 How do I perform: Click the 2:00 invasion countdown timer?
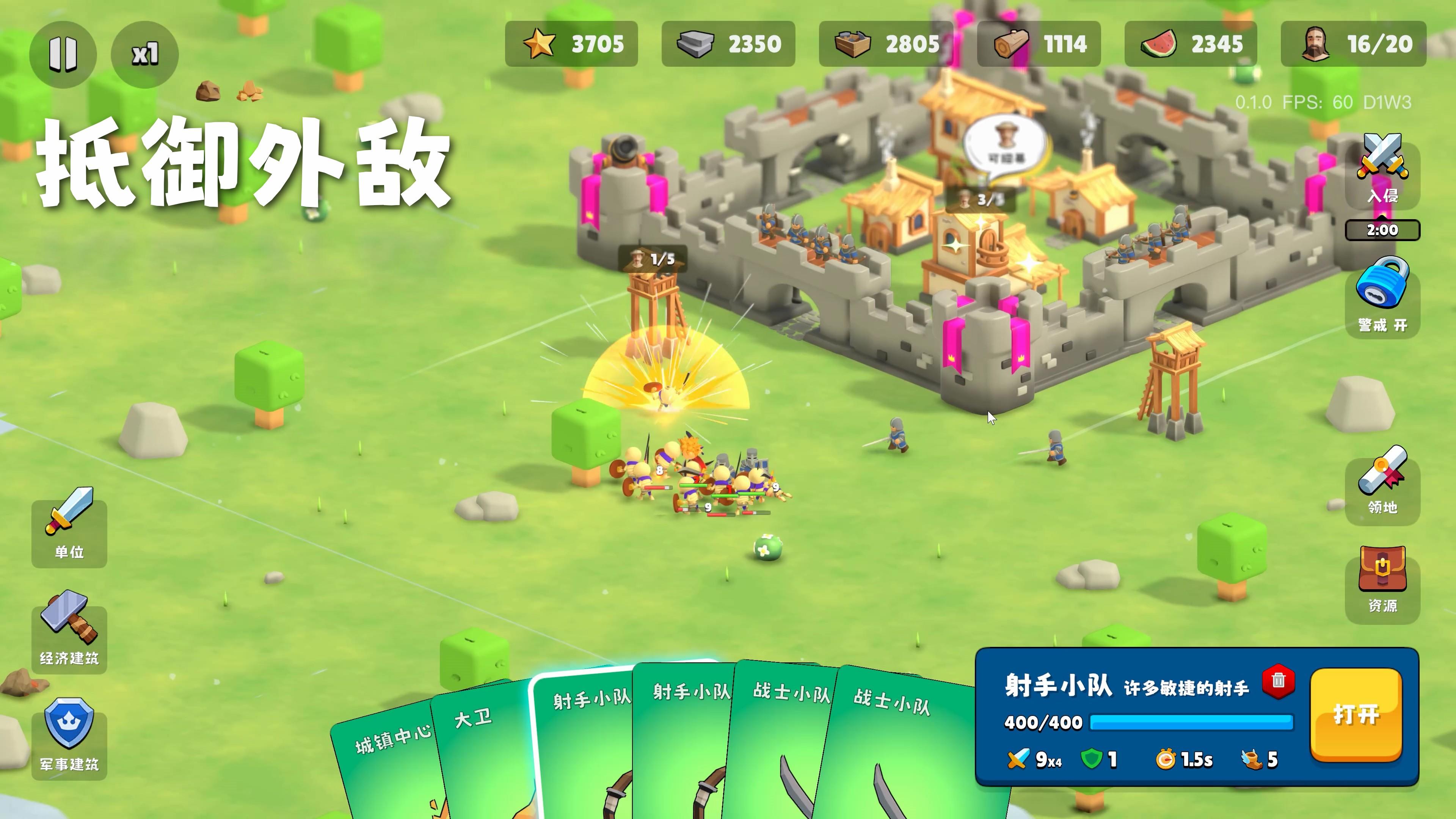1382,230
